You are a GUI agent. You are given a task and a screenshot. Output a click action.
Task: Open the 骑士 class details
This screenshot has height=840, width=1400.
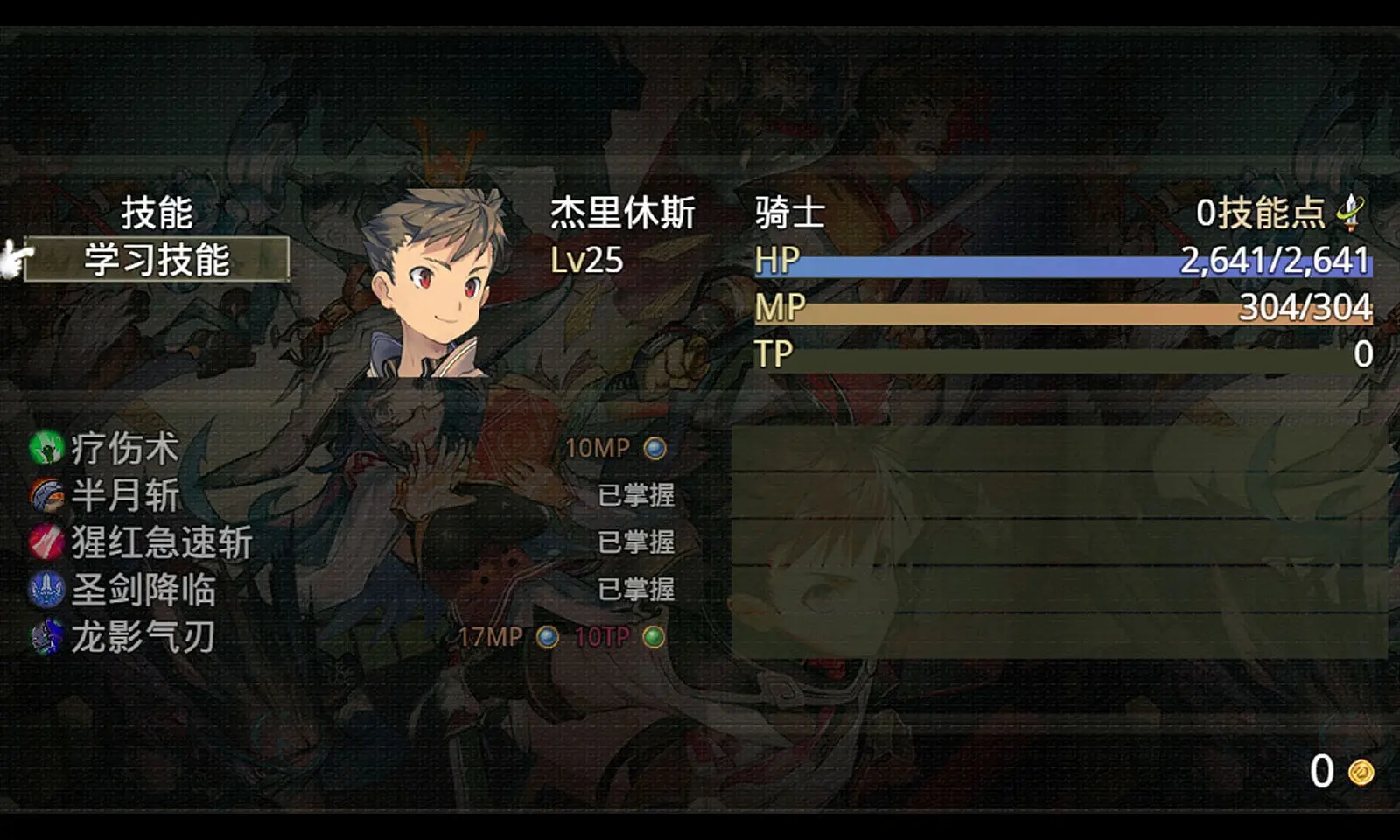click(787, 213)
